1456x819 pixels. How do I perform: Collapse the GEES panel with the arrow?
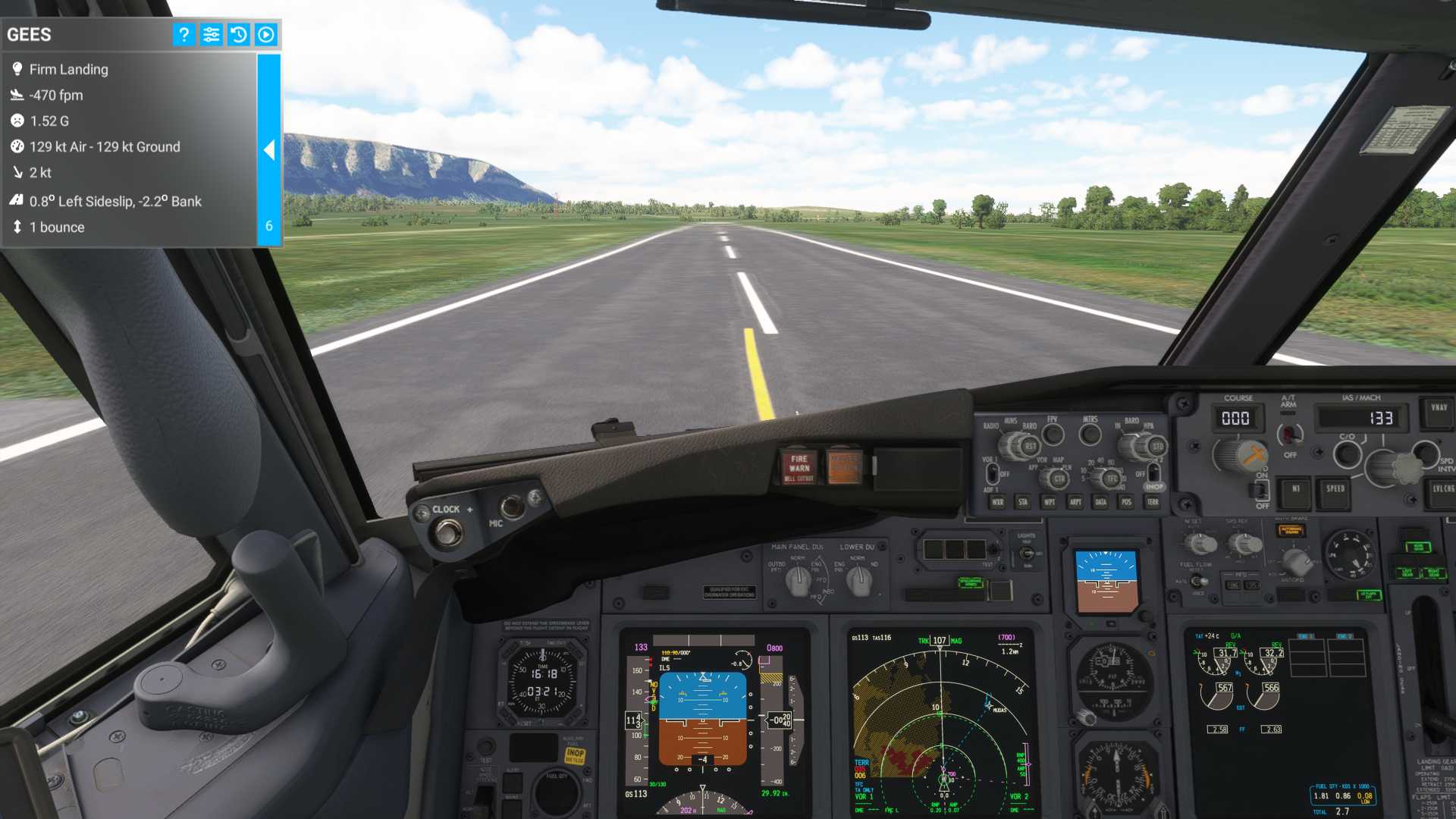(269, 150)
